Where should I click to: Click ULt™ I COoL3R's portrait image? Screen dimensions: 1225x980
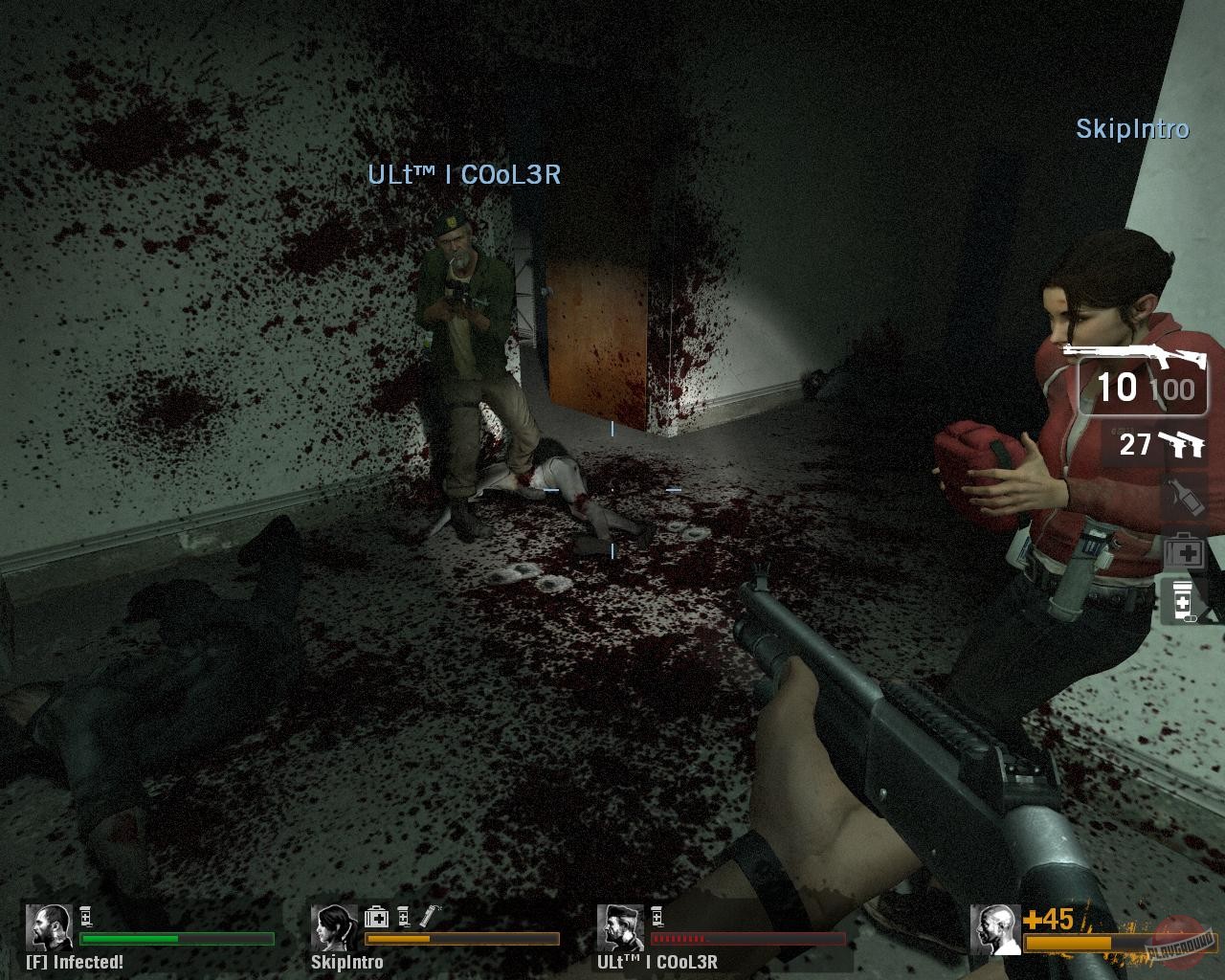[x=620, y=926]
